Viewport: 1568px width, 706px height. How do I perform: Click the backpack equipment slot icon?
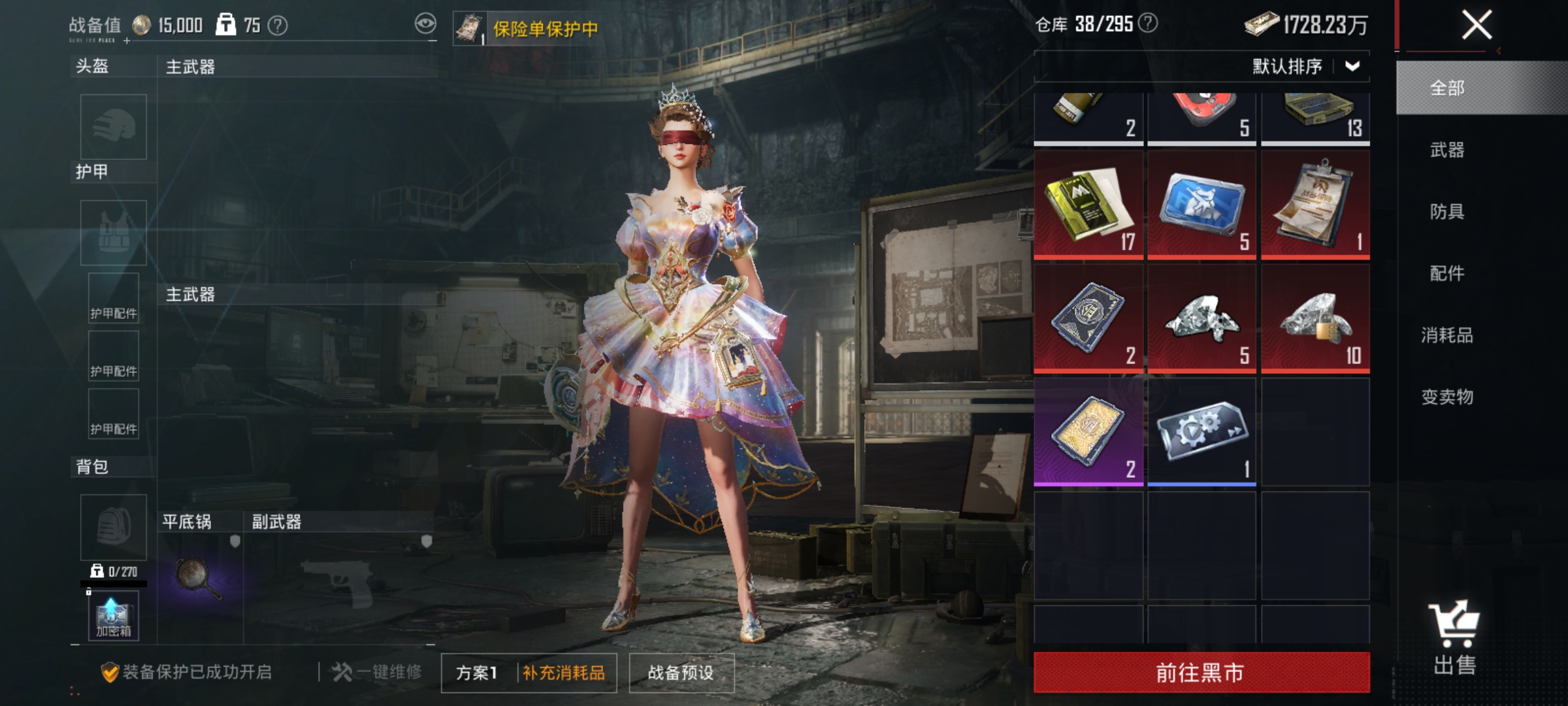tap(112, 527)
